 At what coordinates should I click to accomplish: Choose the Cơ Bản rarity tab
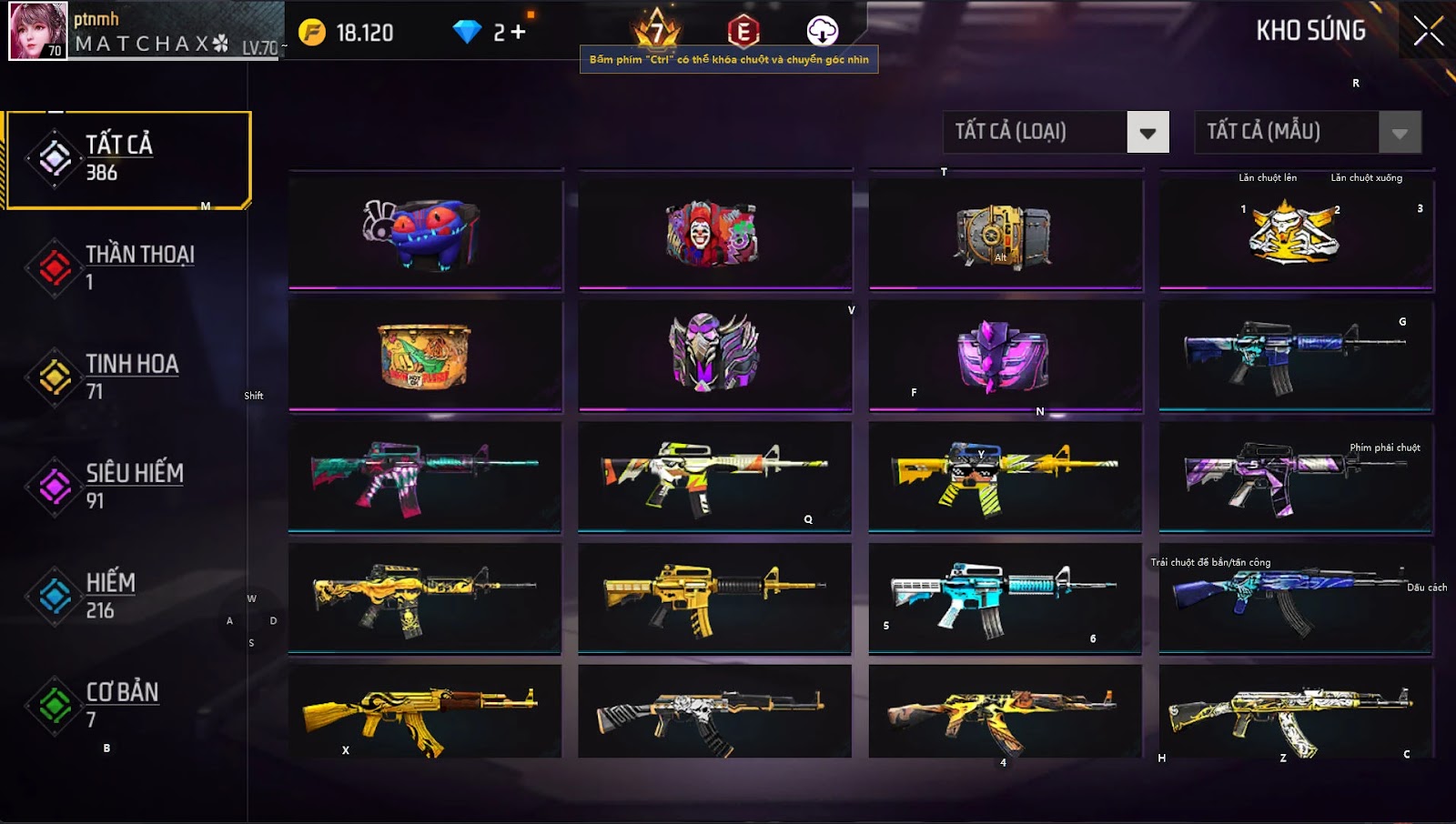tap(127, 705)
